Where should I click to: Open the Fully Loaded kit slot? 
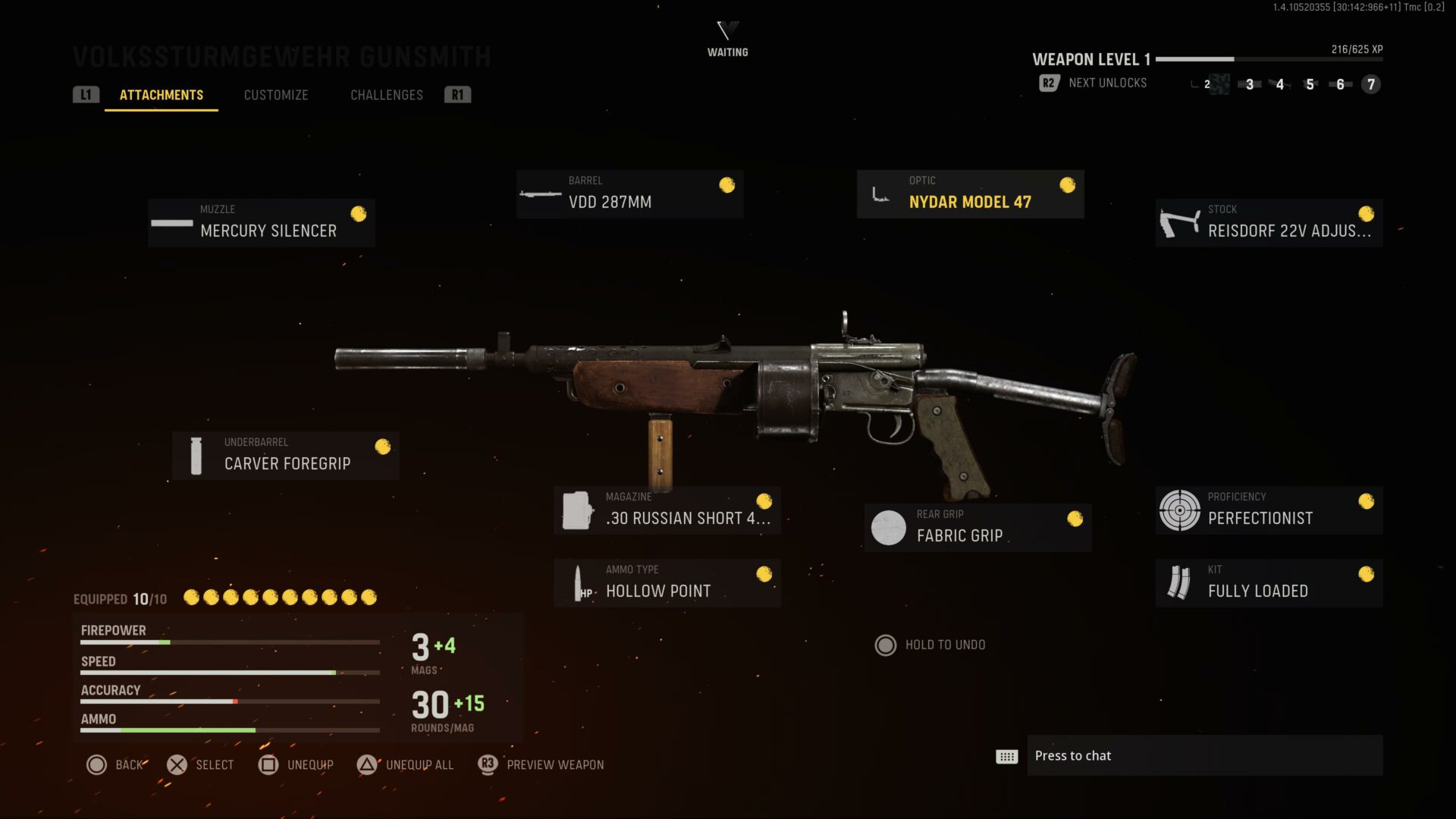(x=1269, y=583)
